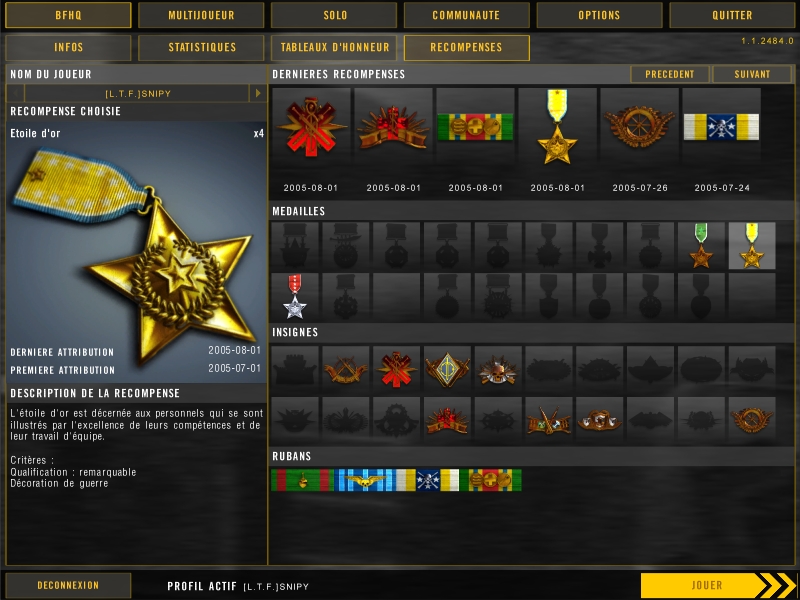Click the Precedent button
This screenshot has width=800, height=600.
tap(669, 74)
